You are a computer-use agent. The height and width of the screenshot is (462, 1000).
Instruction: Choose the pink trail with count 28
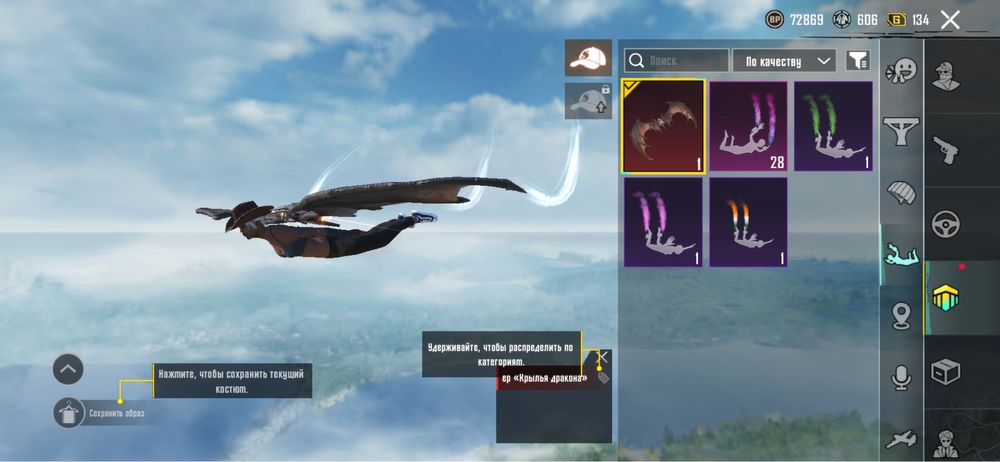(749, 128)
